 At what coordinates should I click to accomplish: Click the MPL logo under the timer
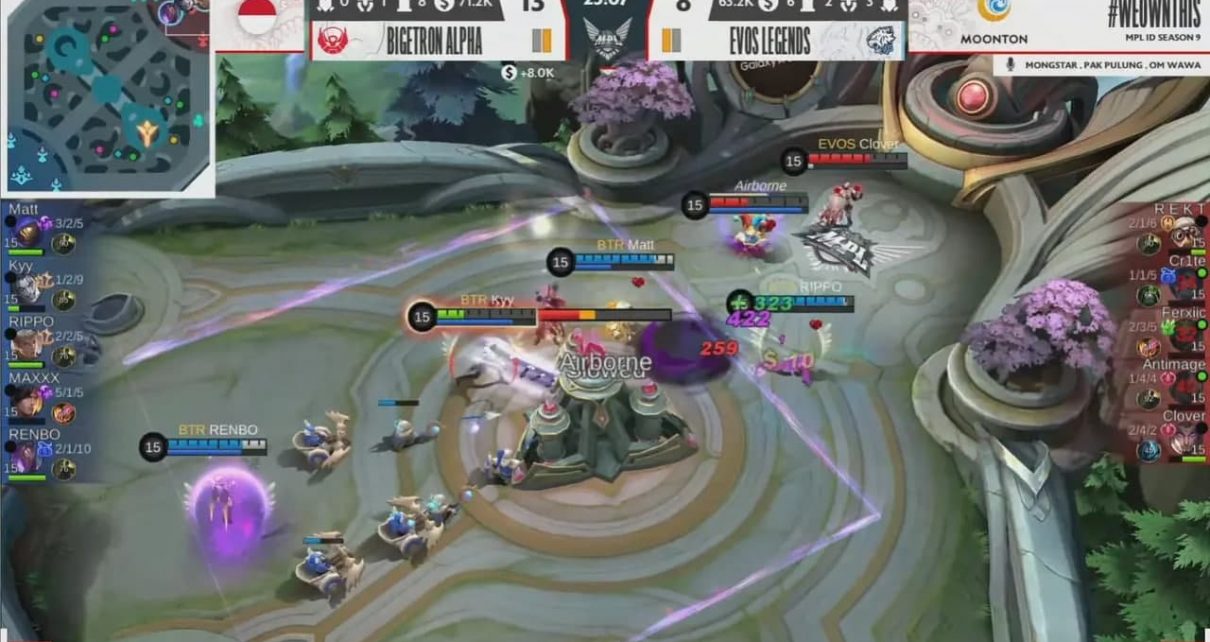click(607, 42)
